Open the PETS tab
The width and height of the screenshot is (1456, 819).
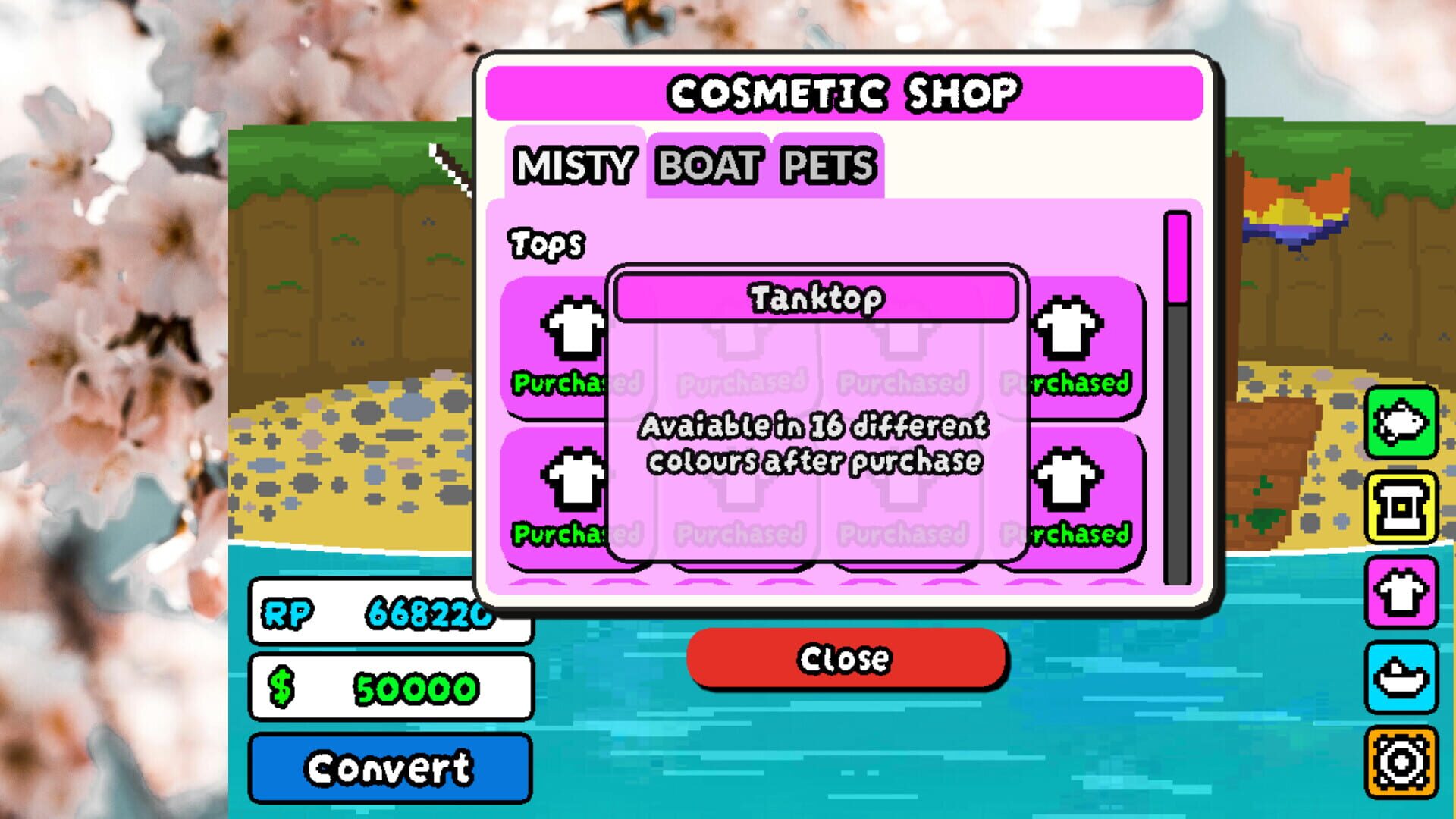(x=827, y=163)
